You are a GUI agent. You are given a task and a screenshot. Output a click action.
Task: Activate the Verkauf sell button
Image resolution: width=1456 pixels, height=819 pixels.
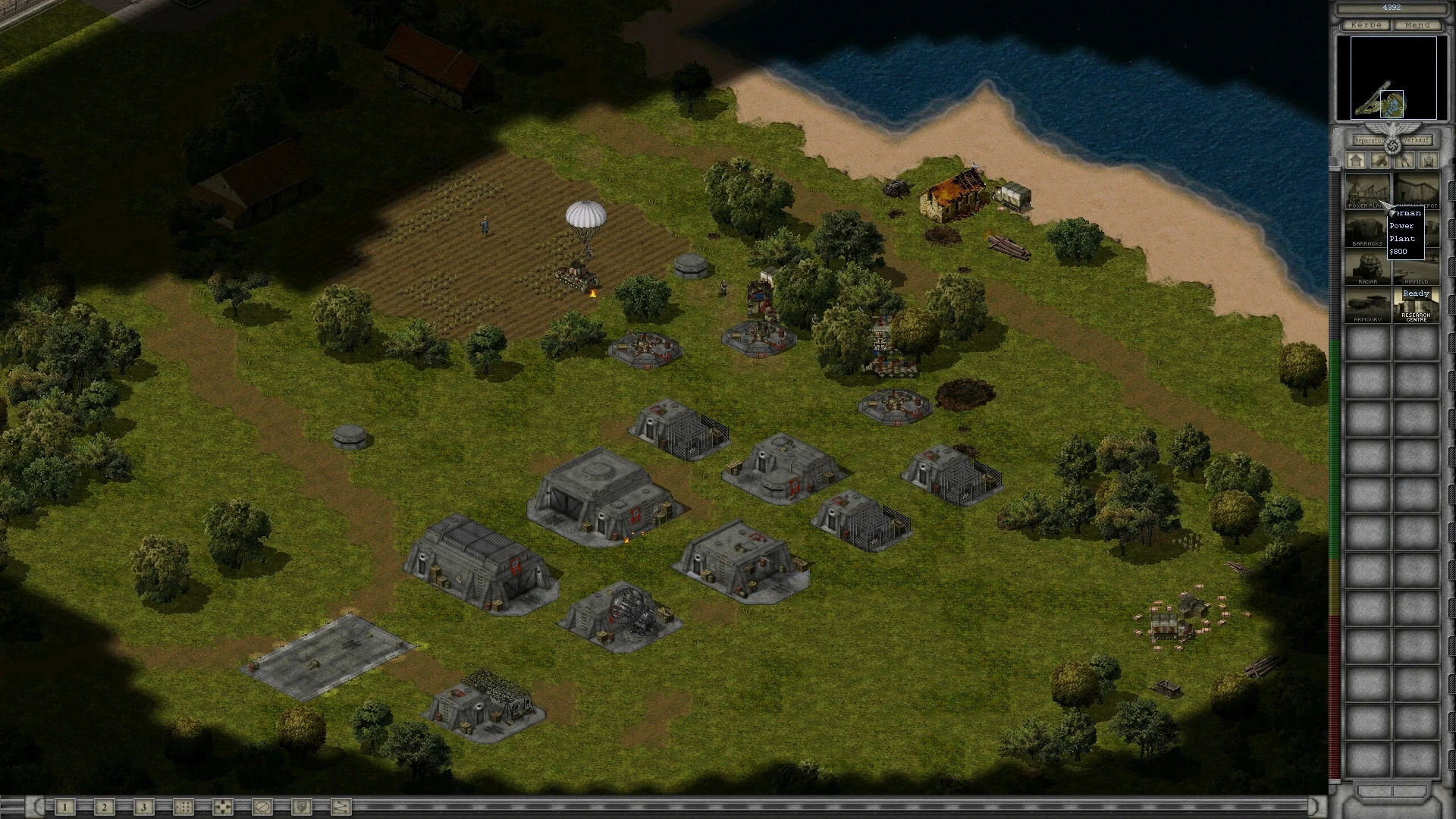pos(1417,140)
